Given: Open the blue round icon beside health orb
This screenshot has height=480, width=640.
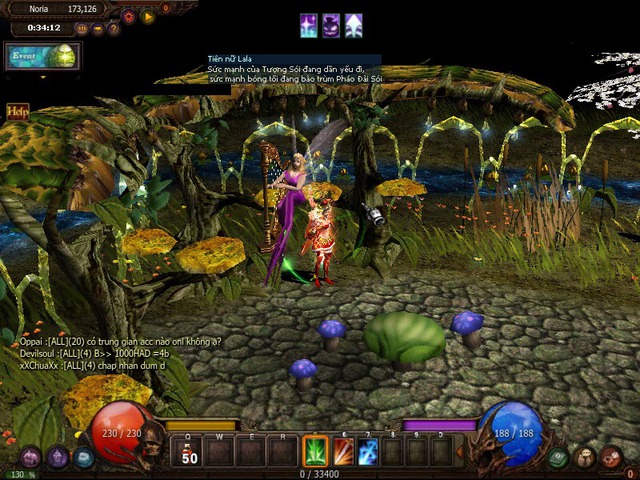Looking at the screenshot, I should click(84, 457).
